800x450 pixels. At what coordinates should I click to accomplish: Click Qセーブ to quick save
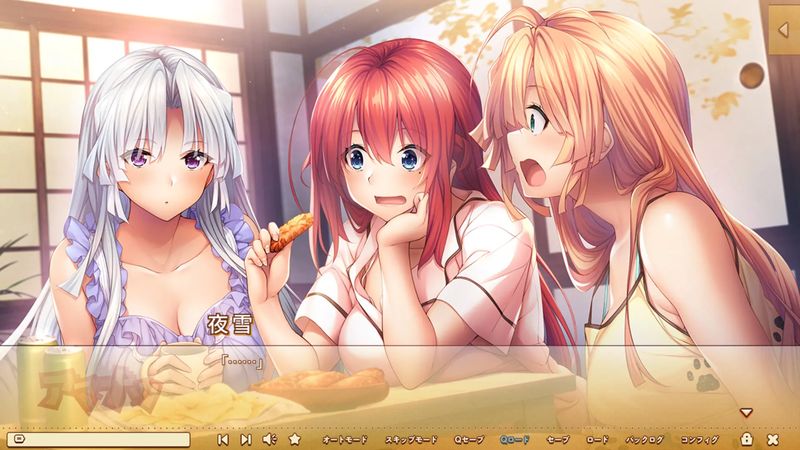pyautogui.click(x=468, y=439)
